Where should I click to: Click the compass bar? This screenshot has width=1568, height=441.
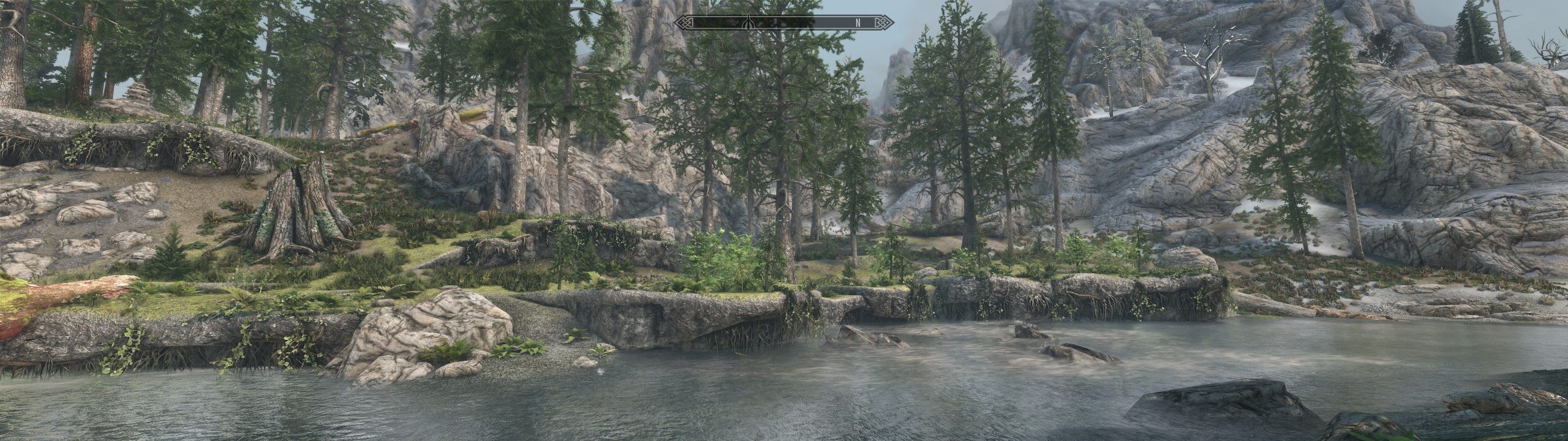[783, 23]
